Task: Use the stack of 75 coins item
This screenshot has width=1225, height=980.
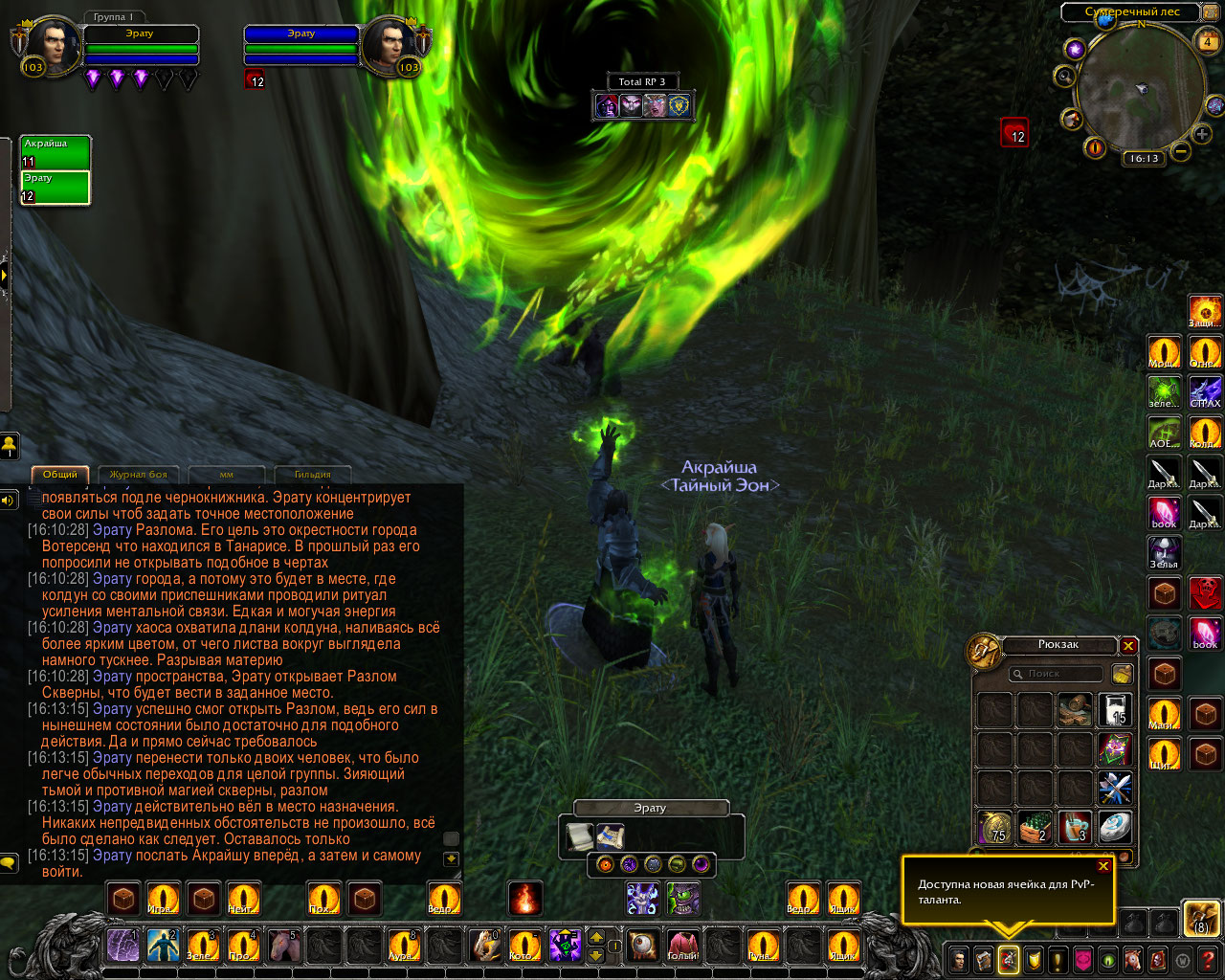Action: (x=995, y=828)
